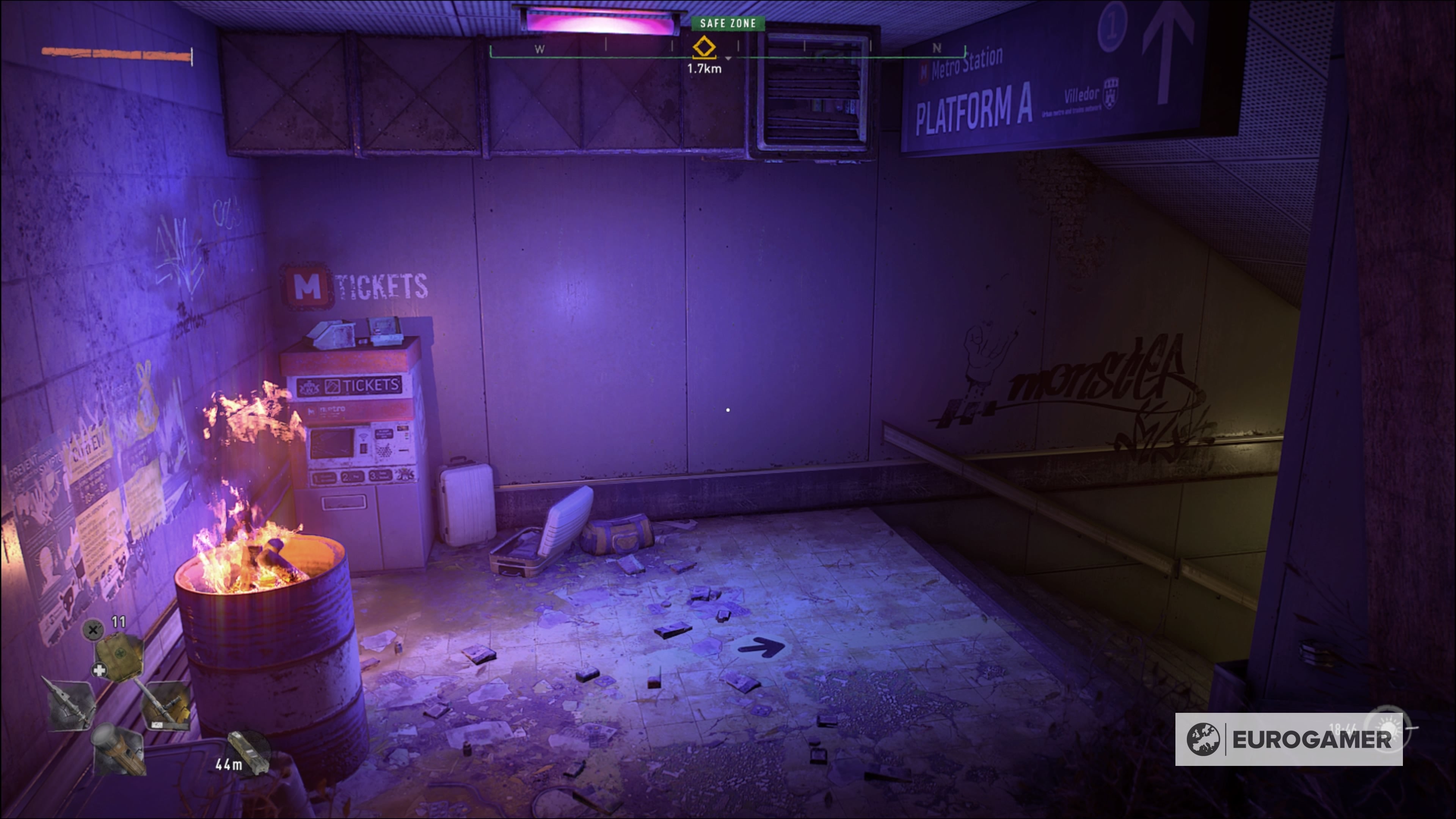Click the Eurogamer watermark logo
Screen dimensions: 1456x819
click(x=1289, y=739)
